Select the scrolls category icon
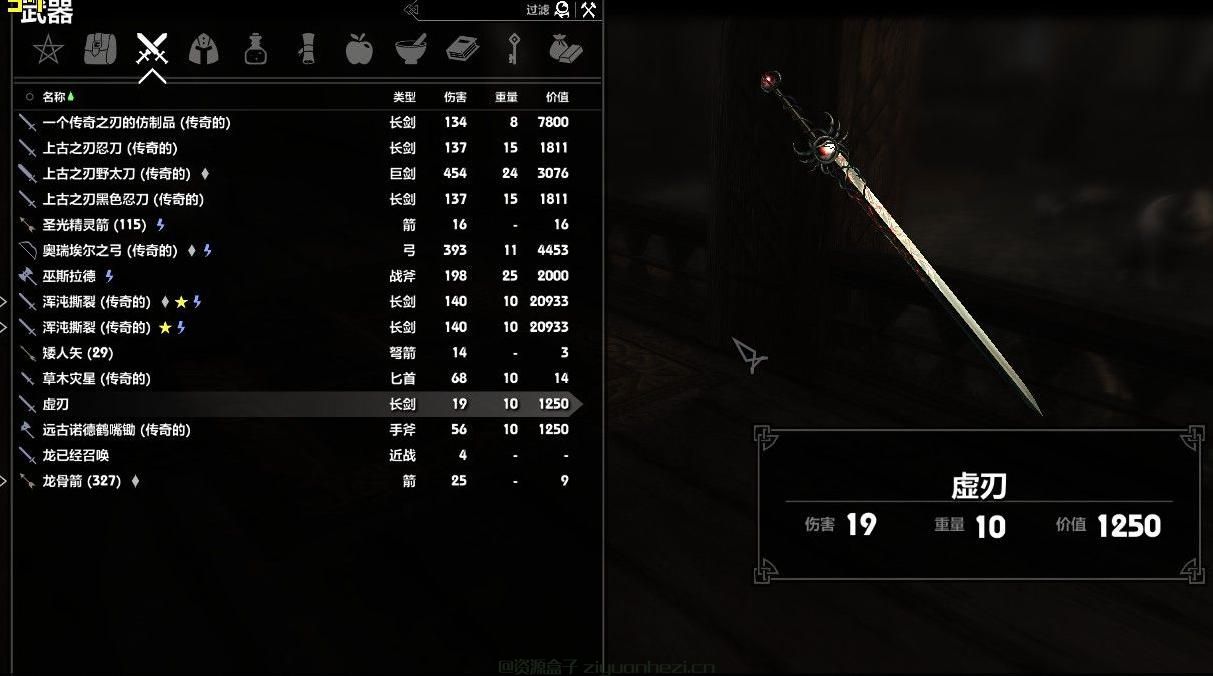Viewport: 1213px width, 676px height. (307, 49)
